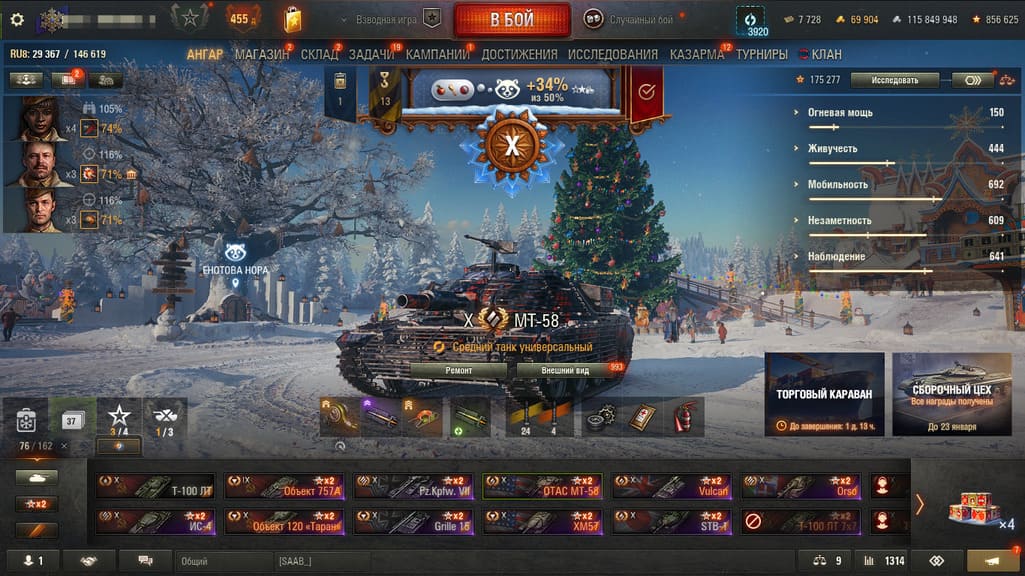Start battle with the В БОЙ button
The image size is (1025, 576).
click(x=511, y=20)
